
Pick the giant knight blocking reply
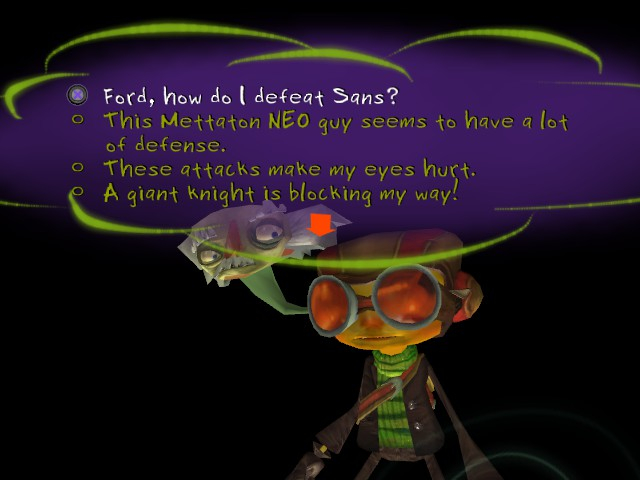280,192
